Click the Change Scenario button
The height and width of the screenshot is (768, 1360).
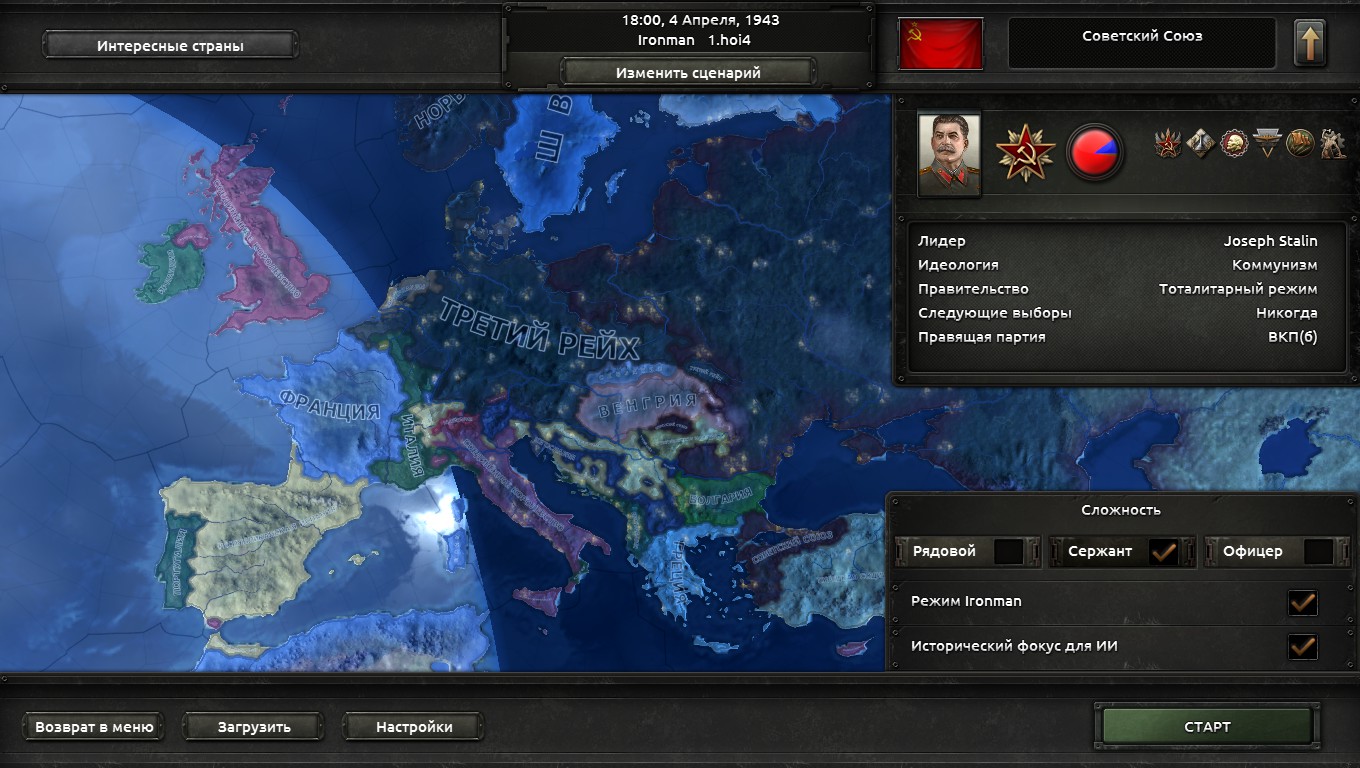(x=688, y=72)
